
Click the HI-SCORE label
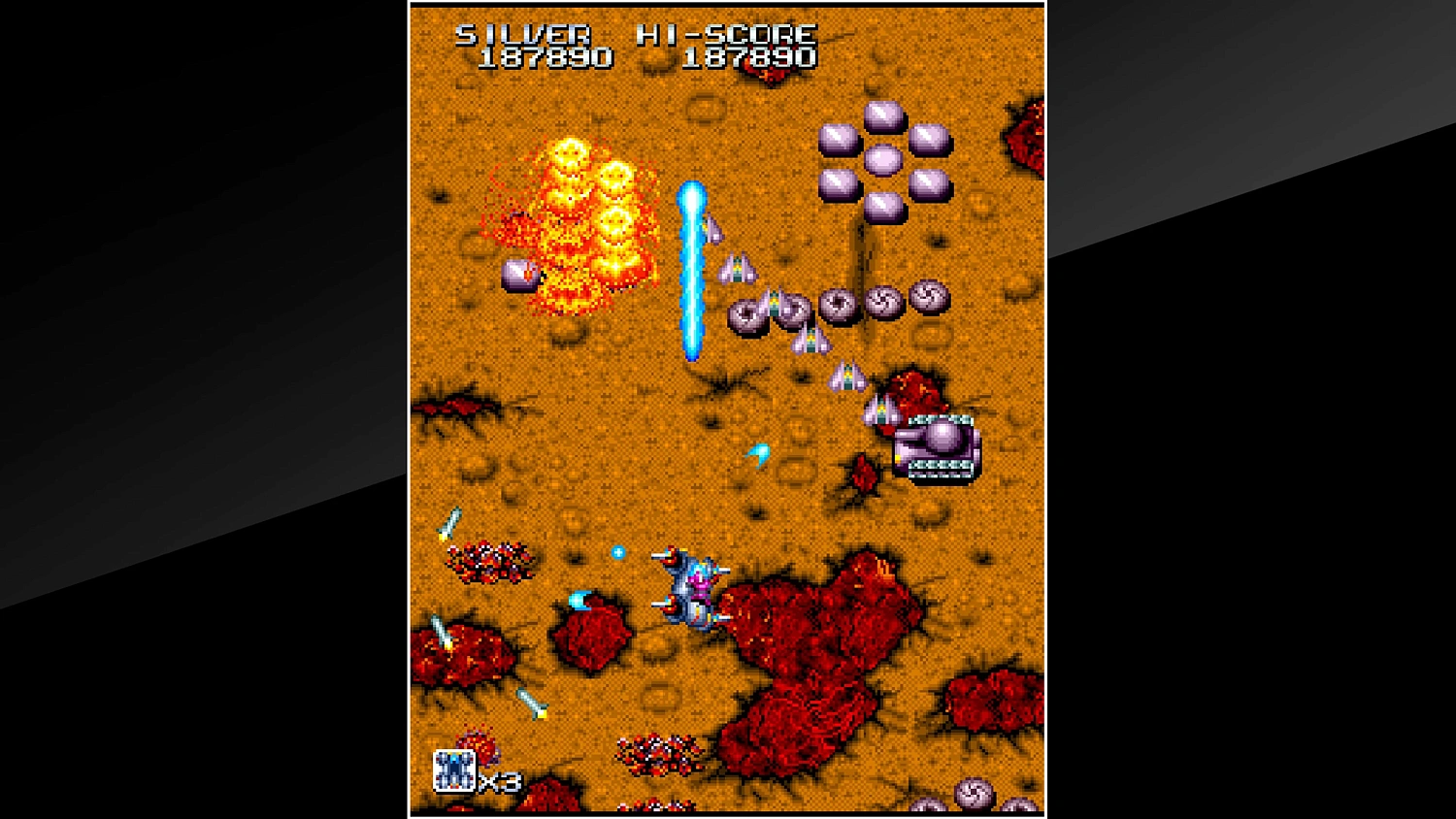coord(723,32)
